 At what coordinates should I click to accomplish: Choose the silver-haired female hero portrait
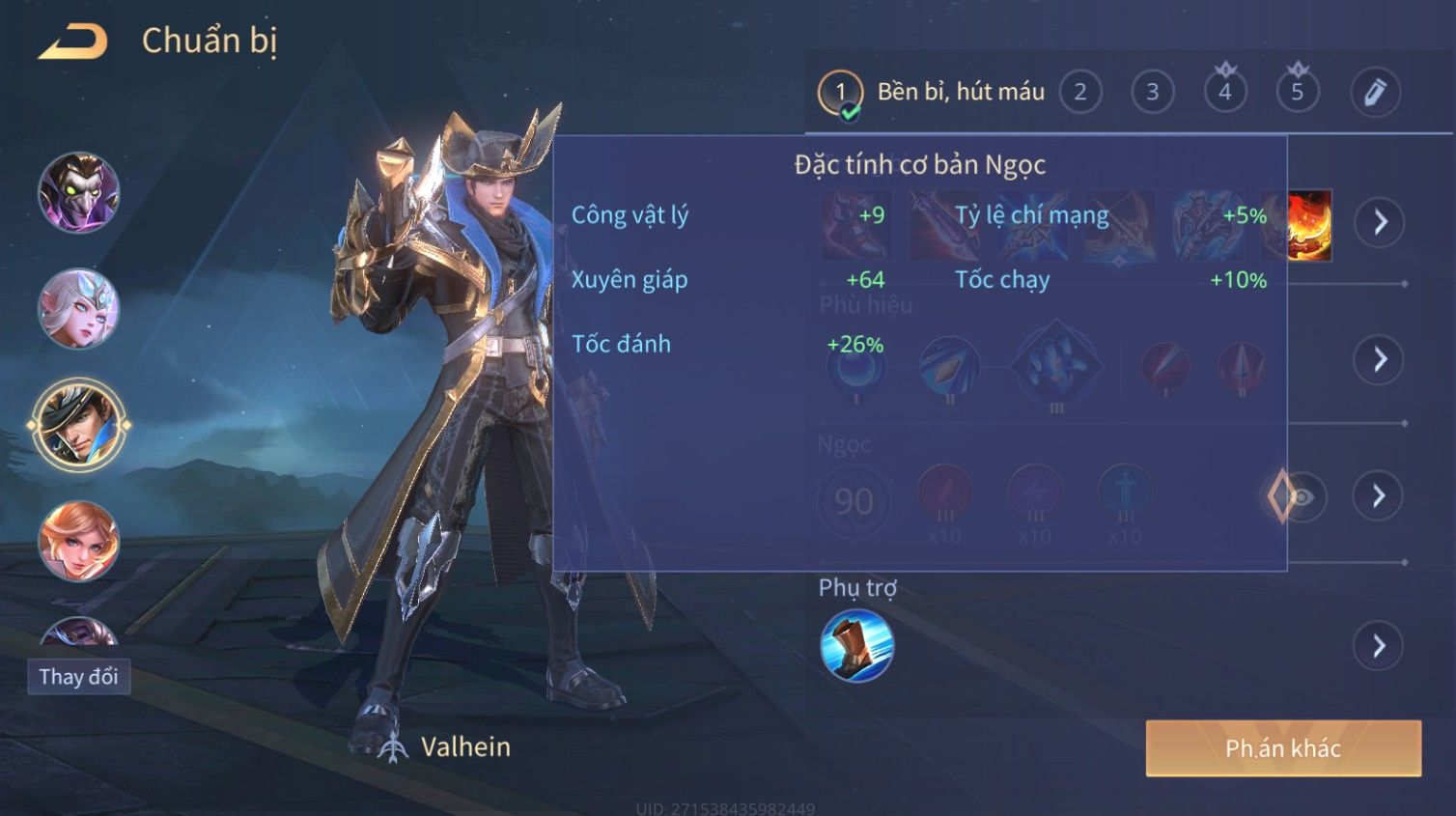[78, 308]
